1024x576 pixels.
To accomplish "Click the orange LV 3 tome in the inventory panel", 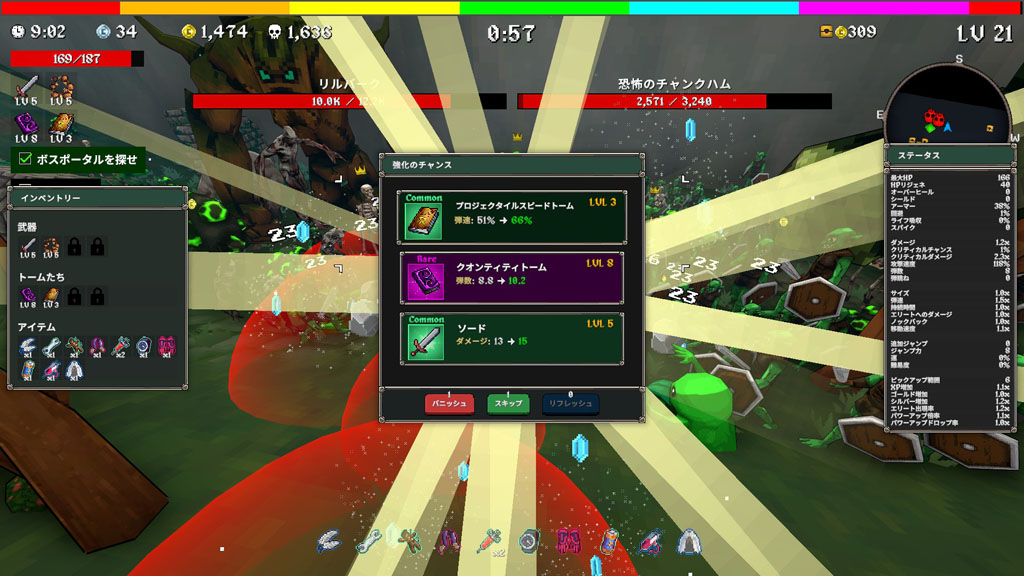I will click(x=50, y=295).
